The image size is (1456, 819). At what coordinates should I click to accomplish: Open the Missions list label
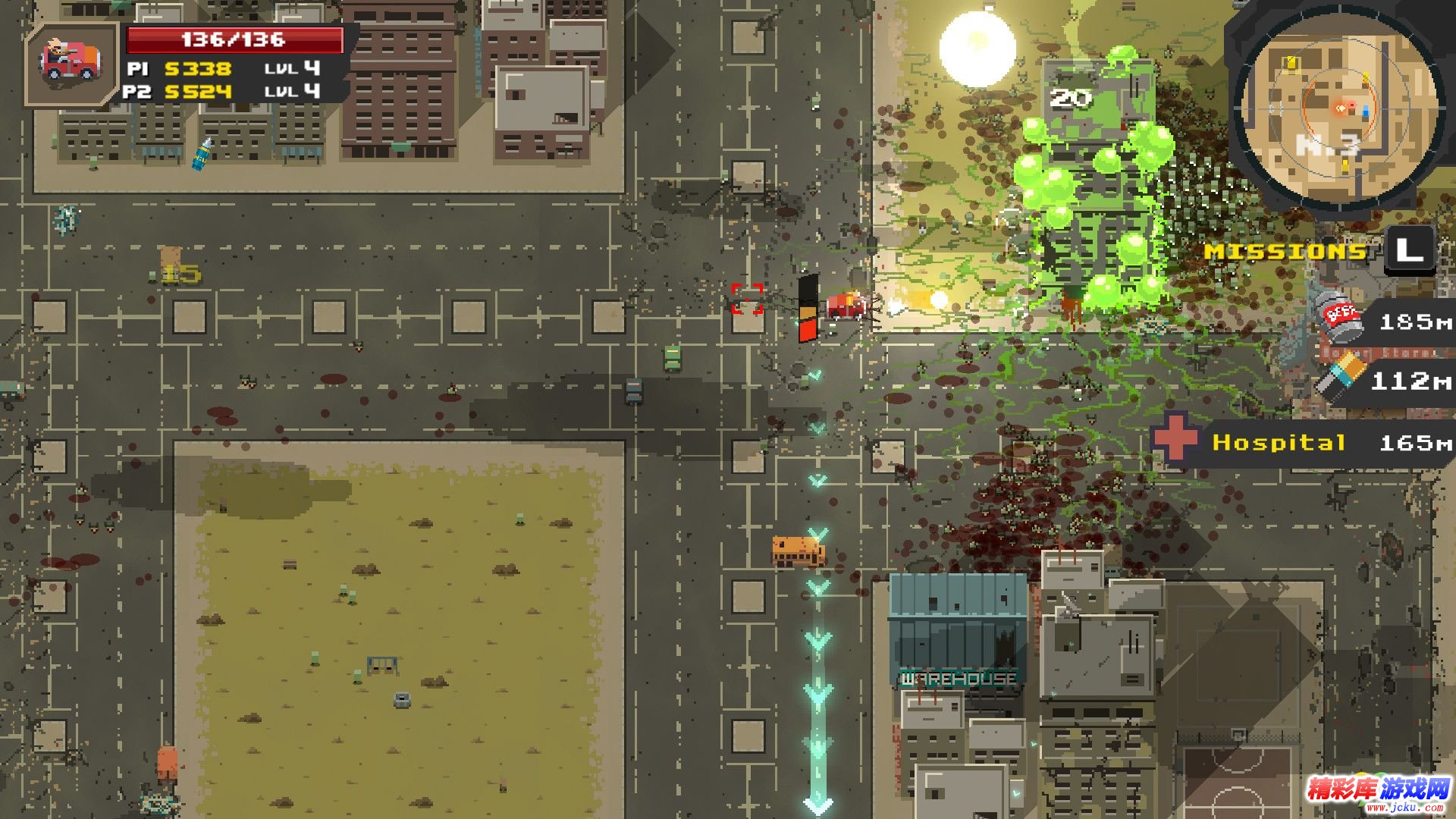tap(1286, 251)
